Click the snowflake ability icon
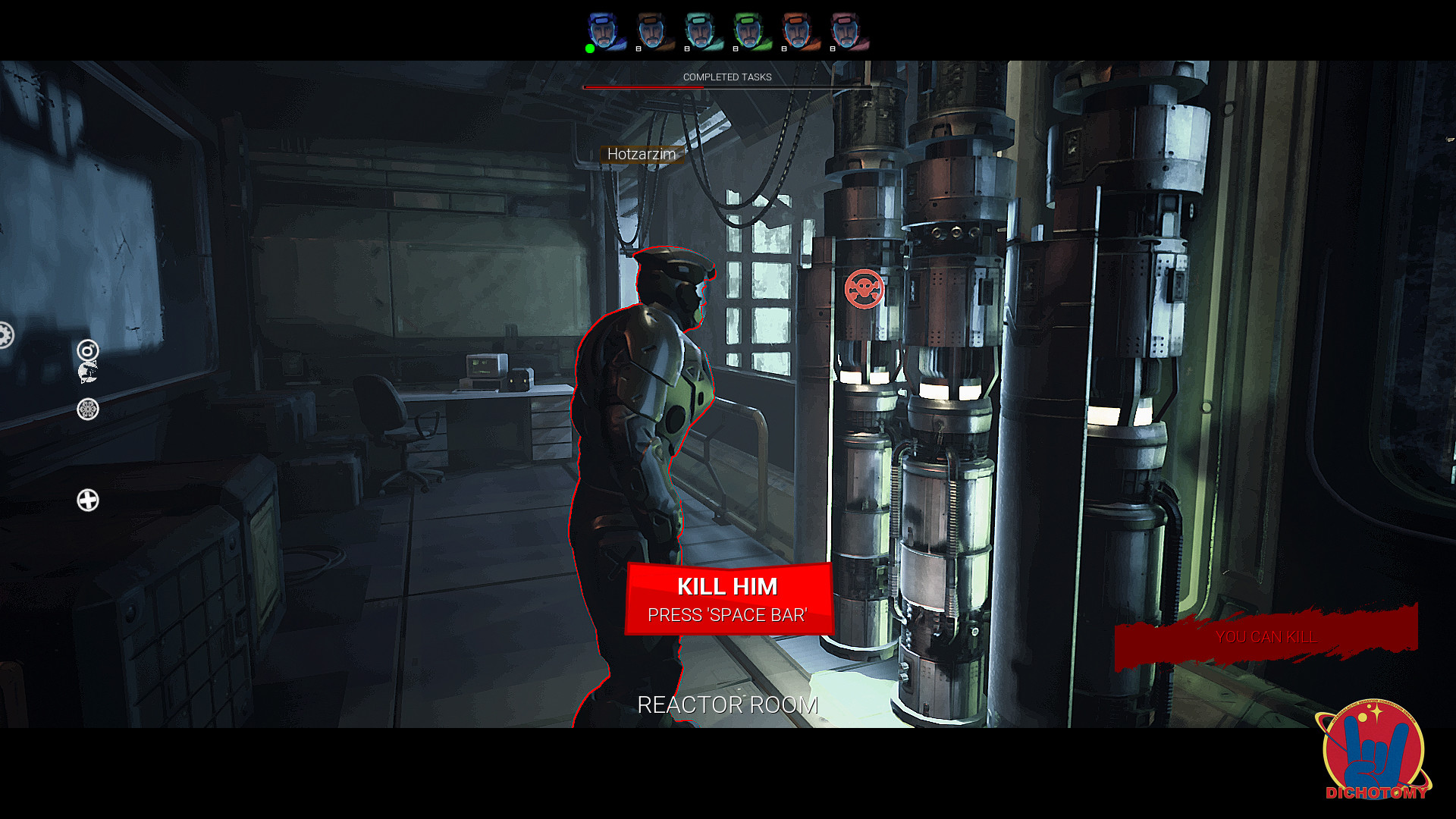 (86, 408)
